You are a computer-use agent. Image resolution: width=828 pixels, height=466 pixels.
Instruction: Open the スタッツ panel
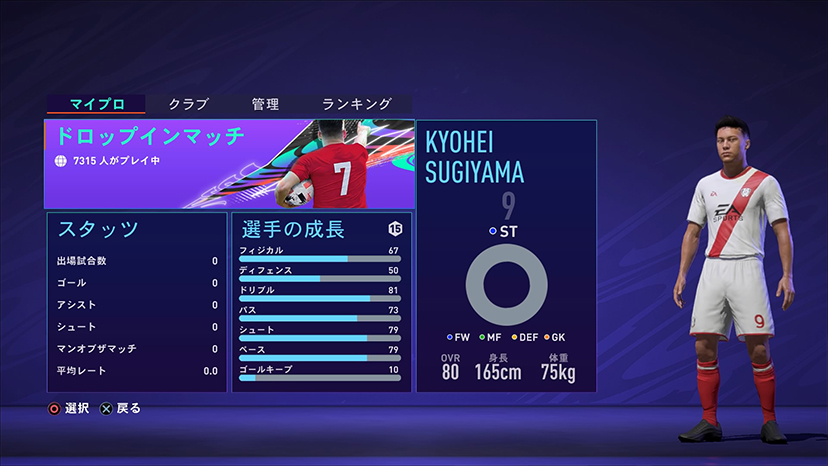click(x=137, y=300)
